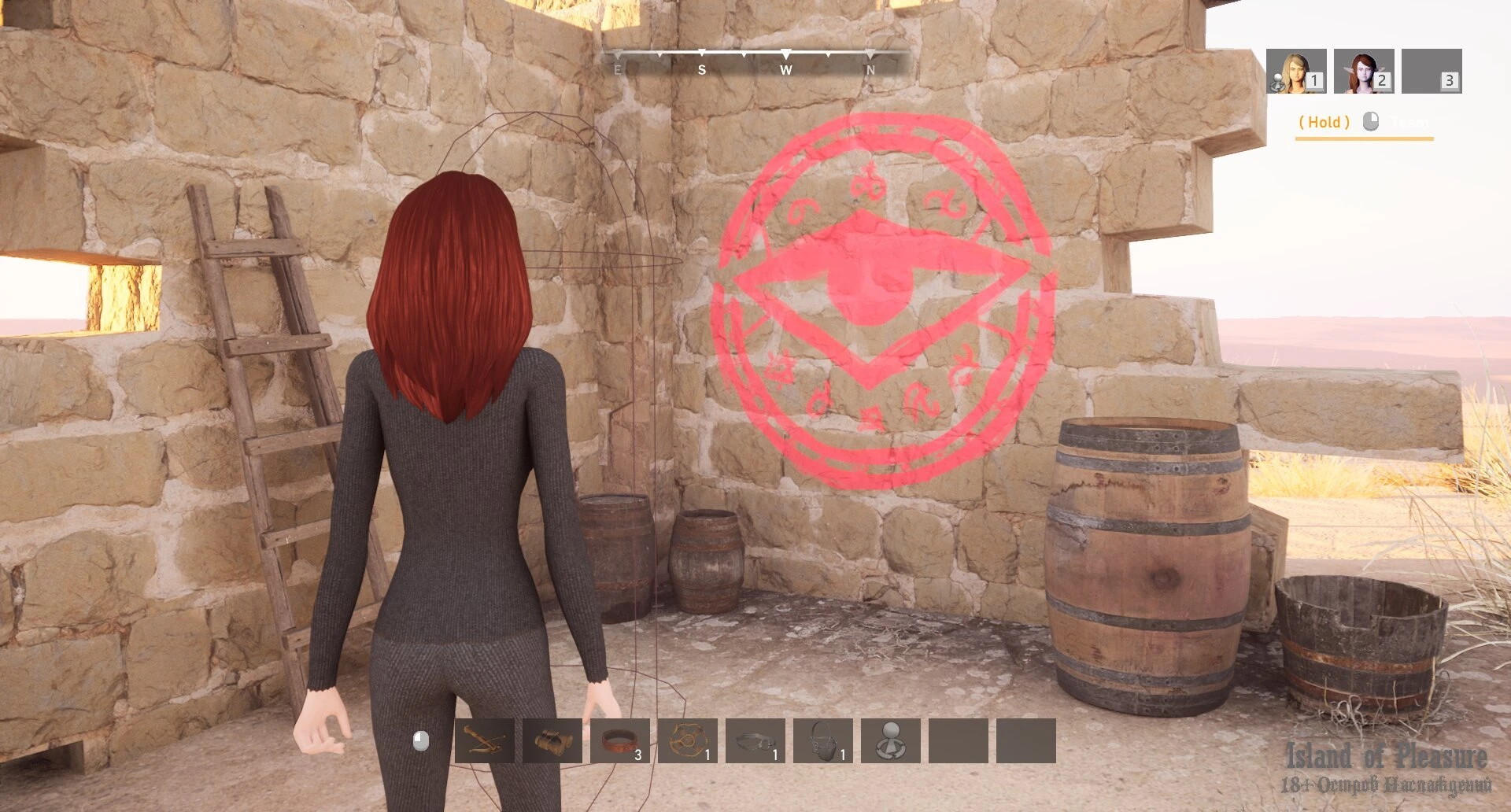
Task: Switch to red-haired elf portrait 2
Action: pyautogui.click(x=1364, y=72)
